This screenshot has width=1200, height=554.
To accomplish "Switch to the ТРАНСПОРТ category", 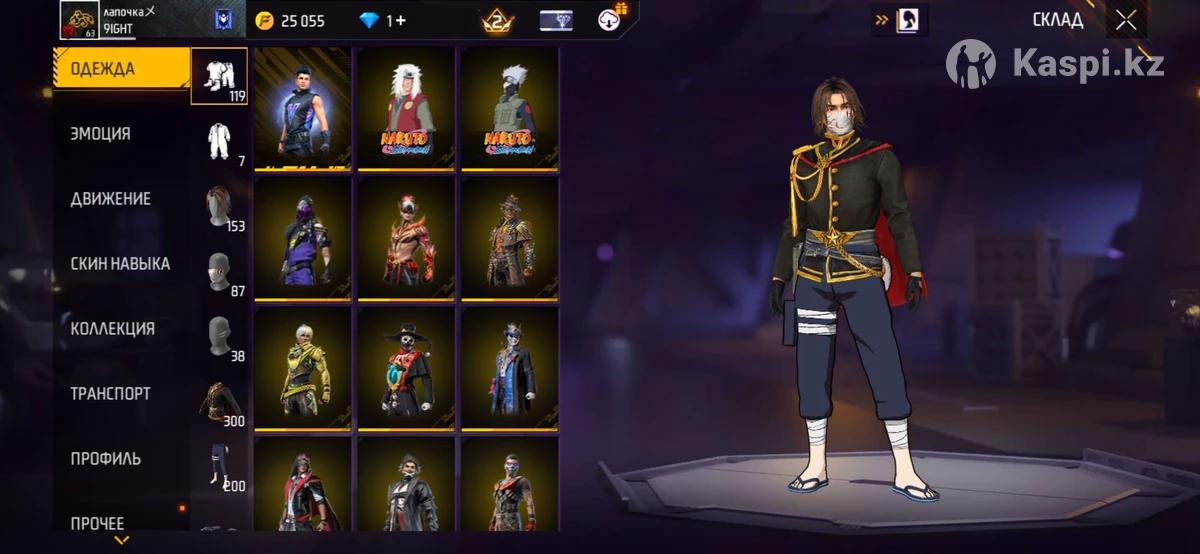I will [110, 394].
